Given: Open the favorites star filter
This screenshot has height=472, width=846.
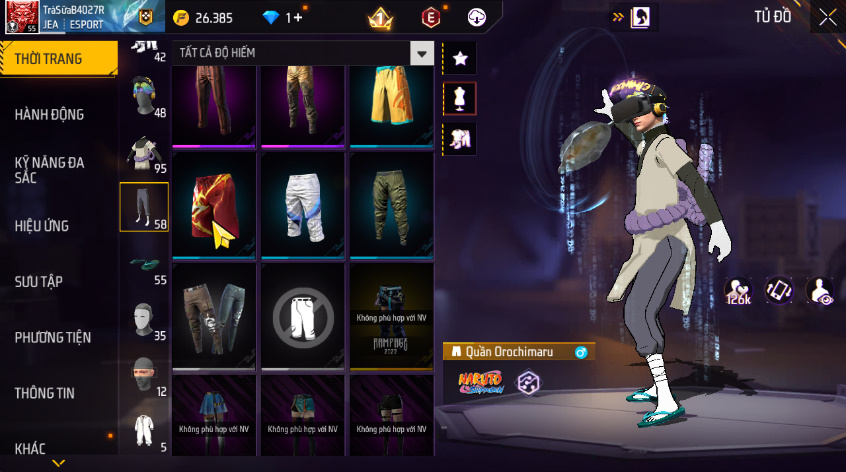Looking at the screenshot, I should click(460, 59).
